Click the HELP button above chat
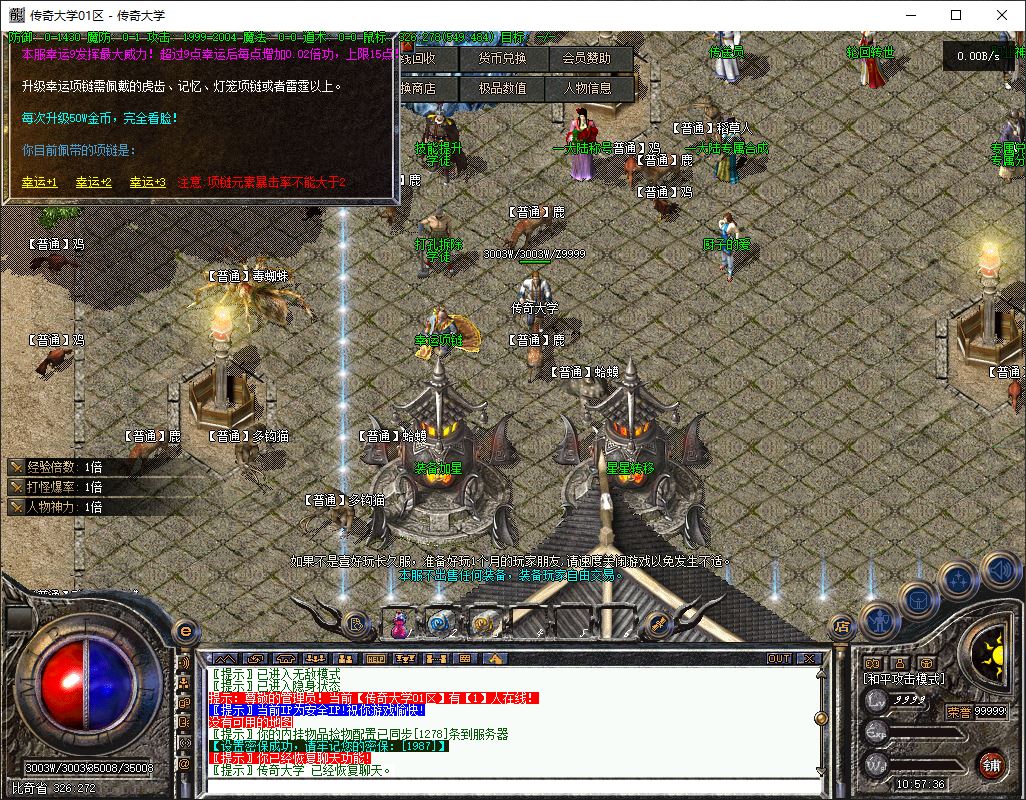 click(x=375, y=659)
